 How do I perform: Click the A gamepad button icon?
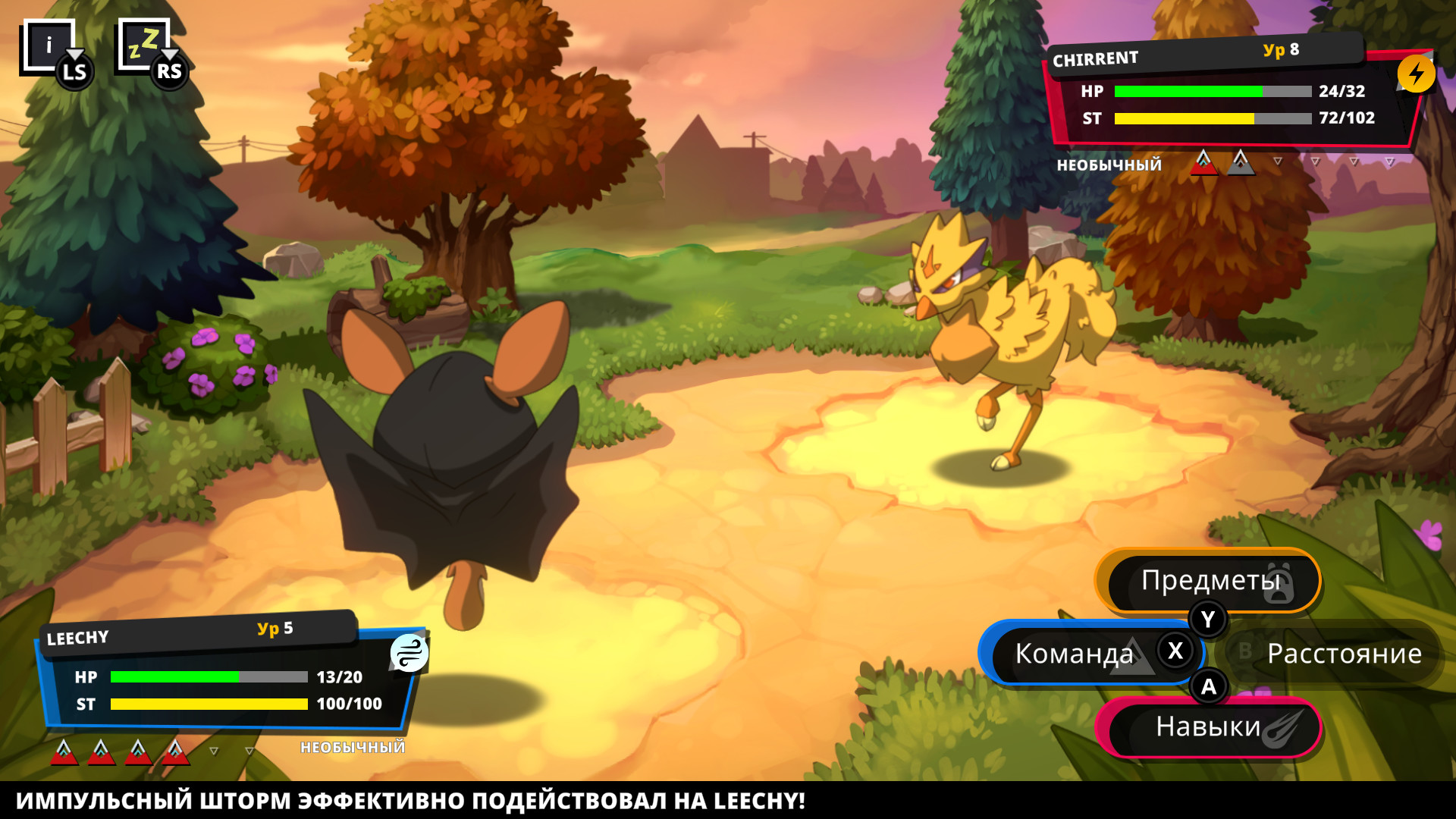[x=1208, y=688]
